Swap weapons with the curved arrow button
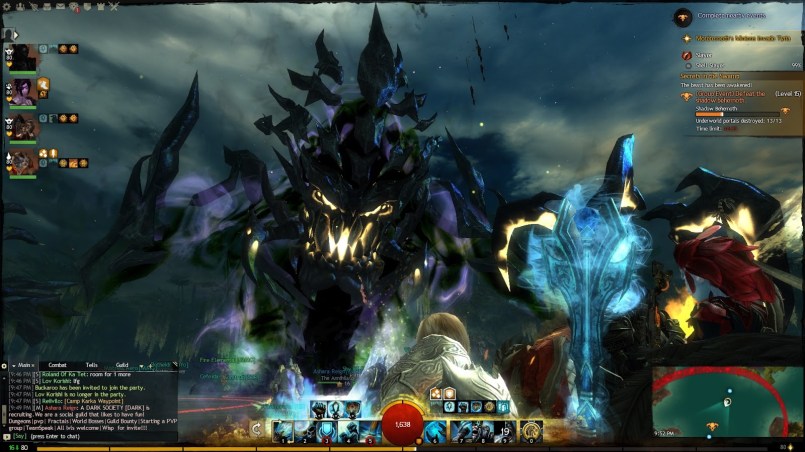Image resolution: width=805 pixels, height=452 pixels. 257,429
